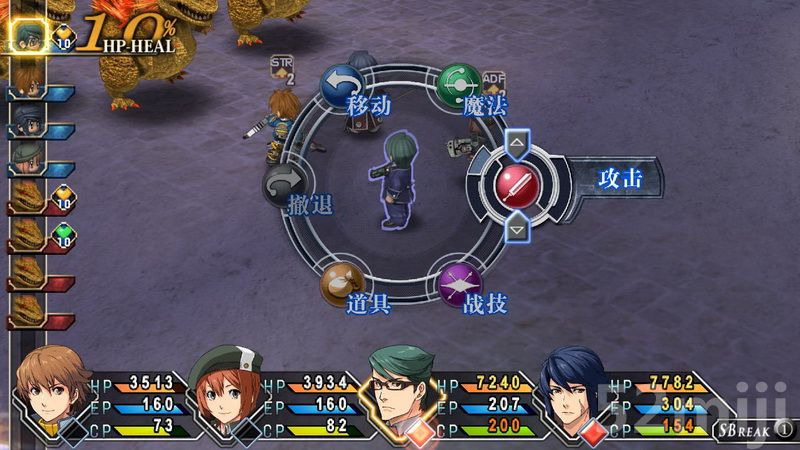Choose the 魔法 (Arts) command

pyautogui.click(x=460, y=84)
